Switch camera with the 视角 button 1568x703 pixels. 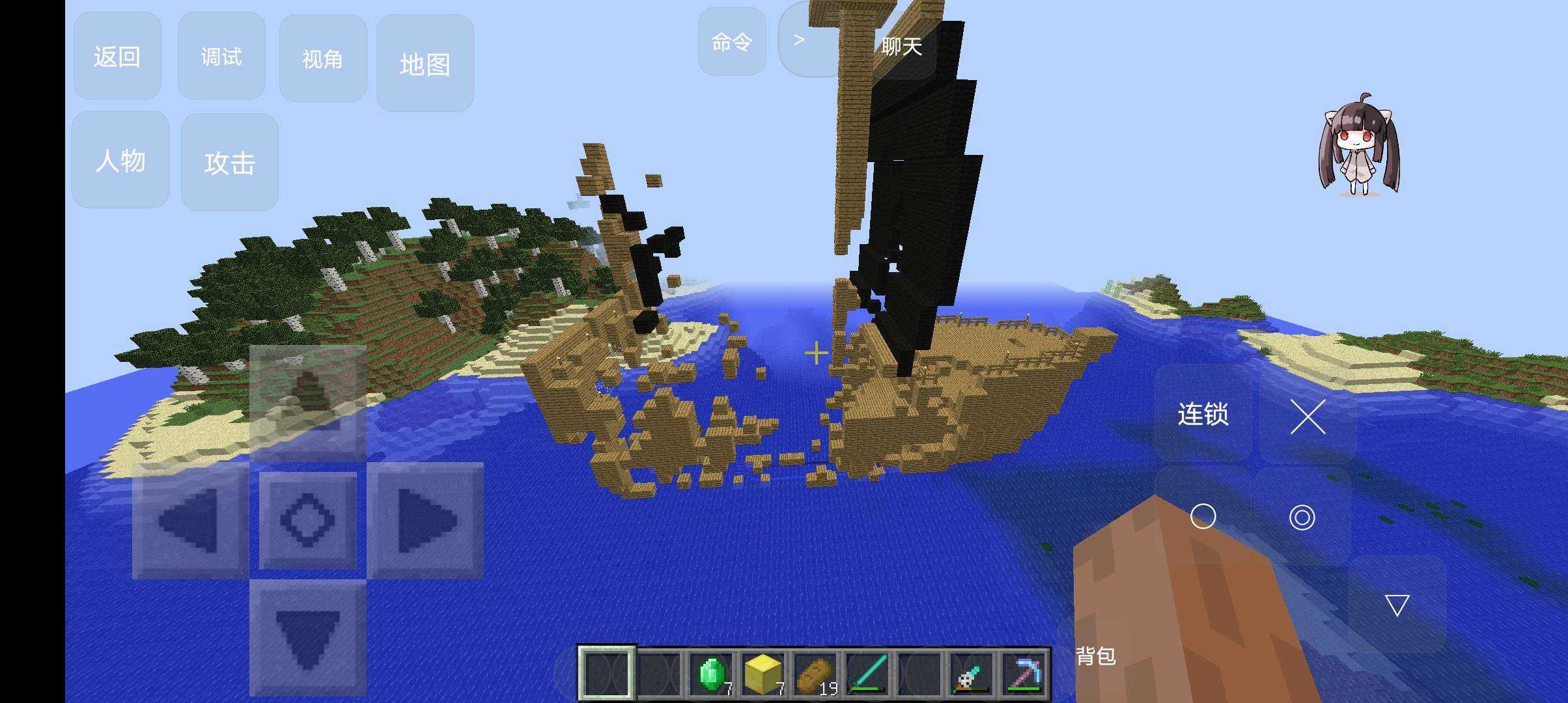click(322, 59)
